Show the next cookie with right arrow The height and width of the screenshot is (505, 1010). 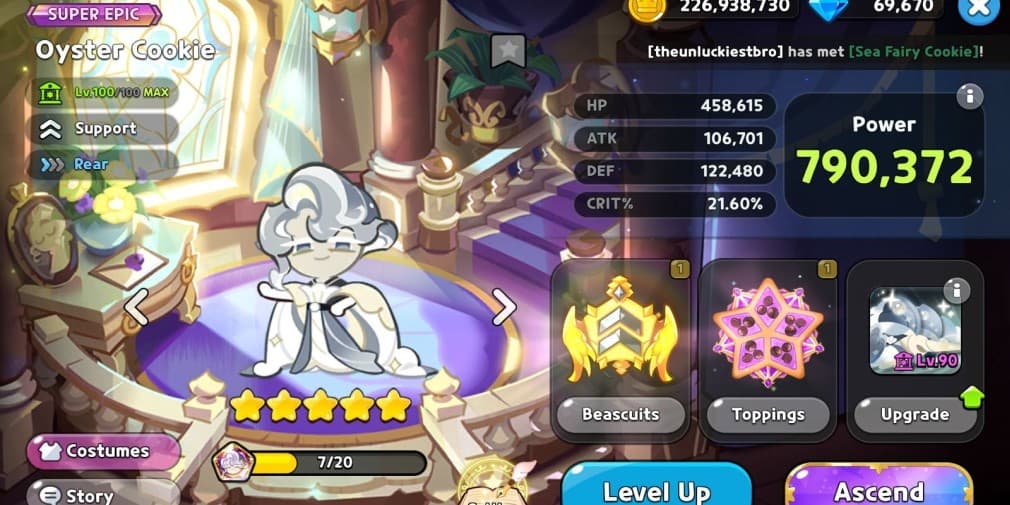tap(504, 308)
